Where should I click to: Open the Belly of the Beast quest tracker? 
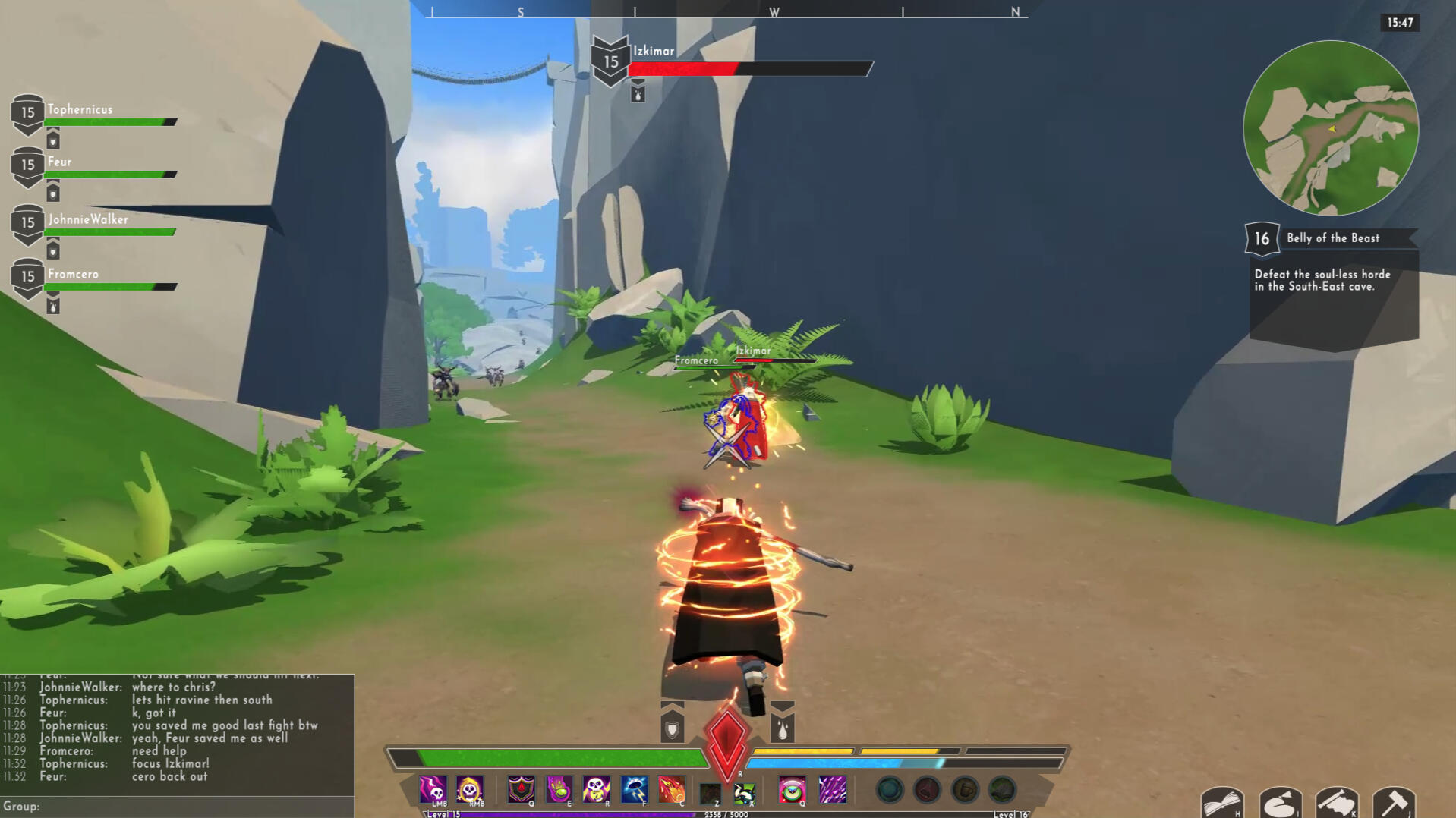click(x=1333, y=238)
